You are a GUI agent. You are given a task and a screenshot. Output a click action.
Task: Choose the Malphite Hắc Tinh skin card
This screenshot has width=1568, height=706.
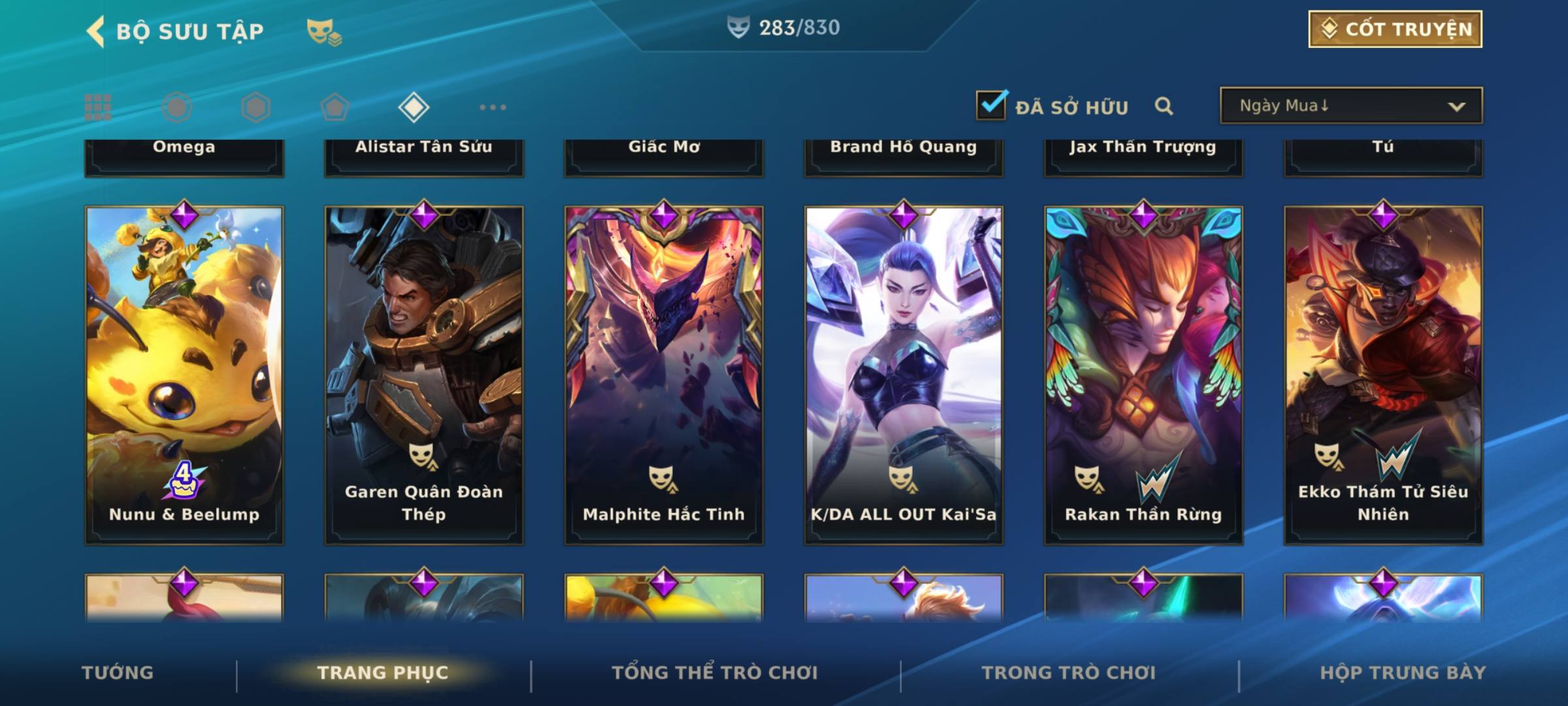click(664, 375)
